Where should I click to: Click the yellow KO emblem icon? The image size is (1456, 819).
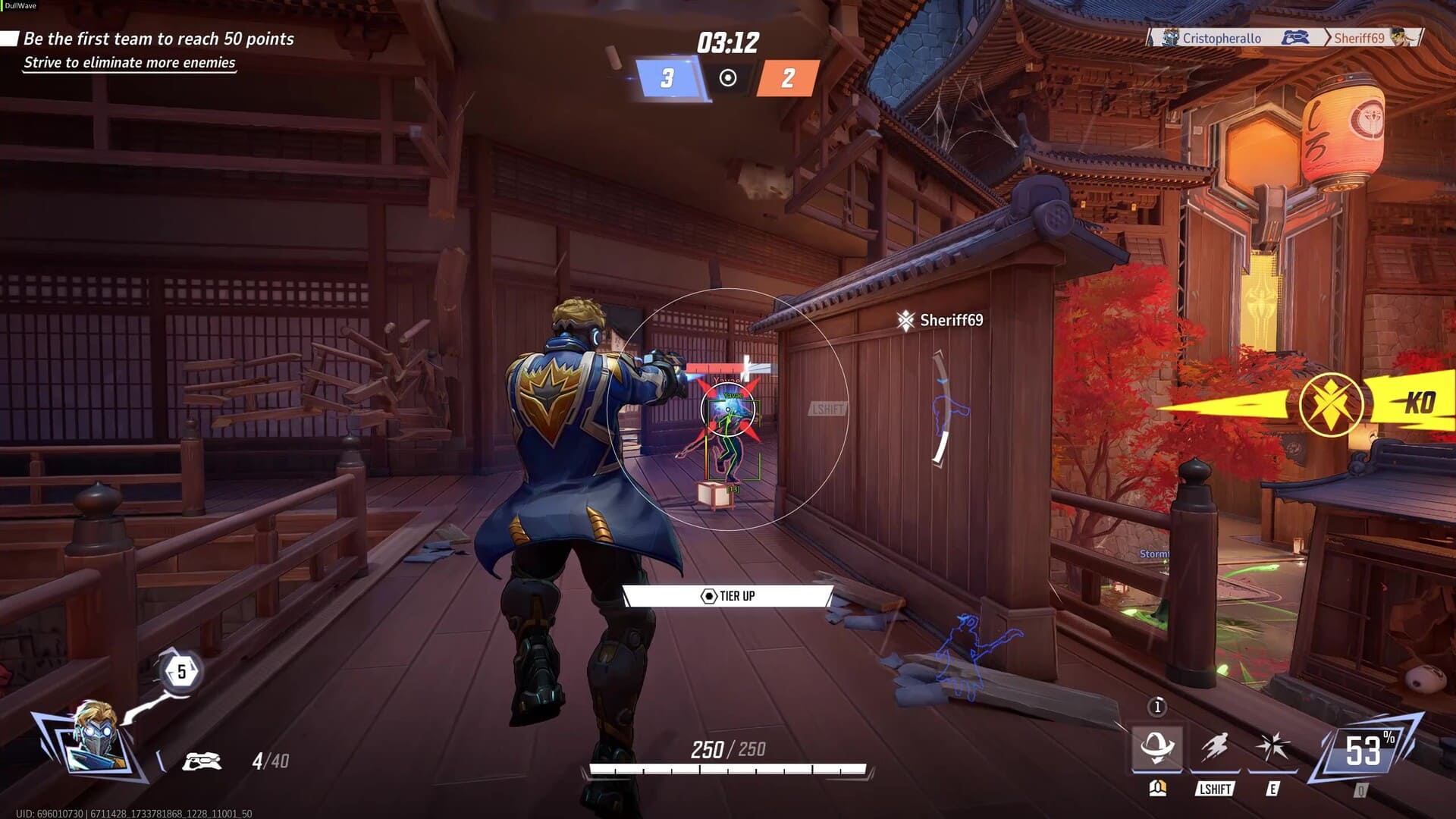point(1331,404)
